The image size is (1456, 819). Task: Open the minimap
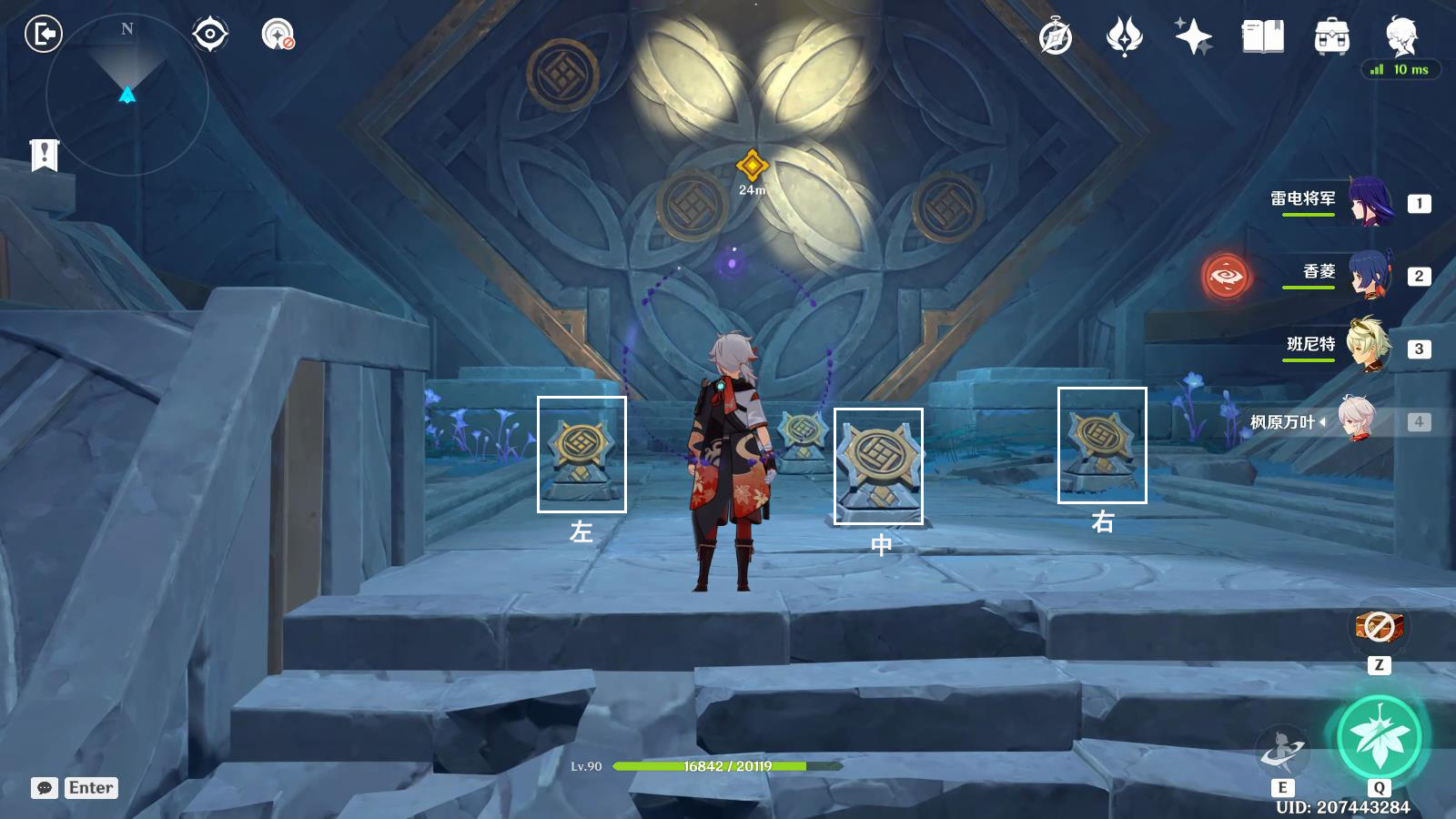click(126, 94)
